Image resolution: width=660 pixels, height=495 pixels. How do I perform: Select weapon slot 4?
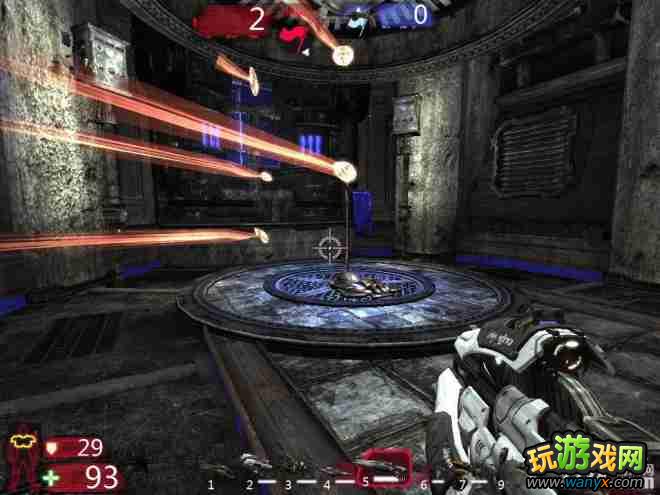click(327, 482)
